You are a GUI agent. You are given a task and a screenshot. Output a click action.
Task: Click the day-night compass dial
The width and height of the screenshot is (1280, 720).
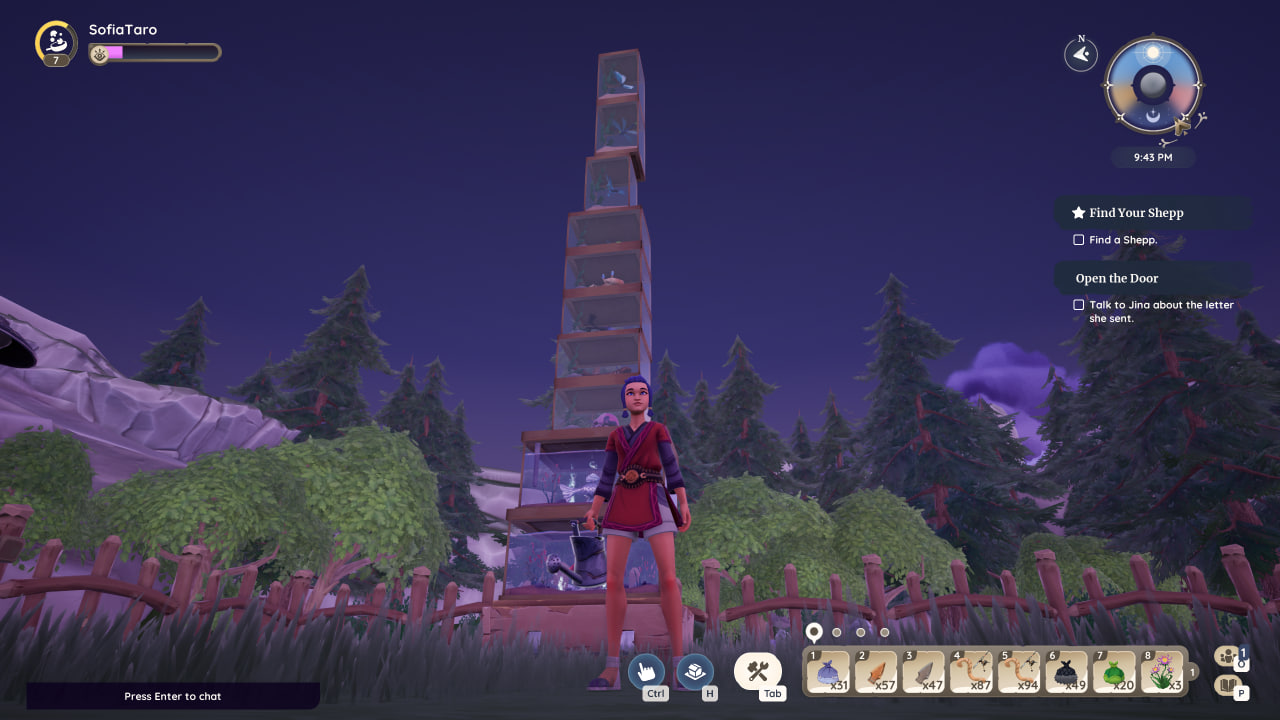pyautogui.click(x=1153, y=86)
